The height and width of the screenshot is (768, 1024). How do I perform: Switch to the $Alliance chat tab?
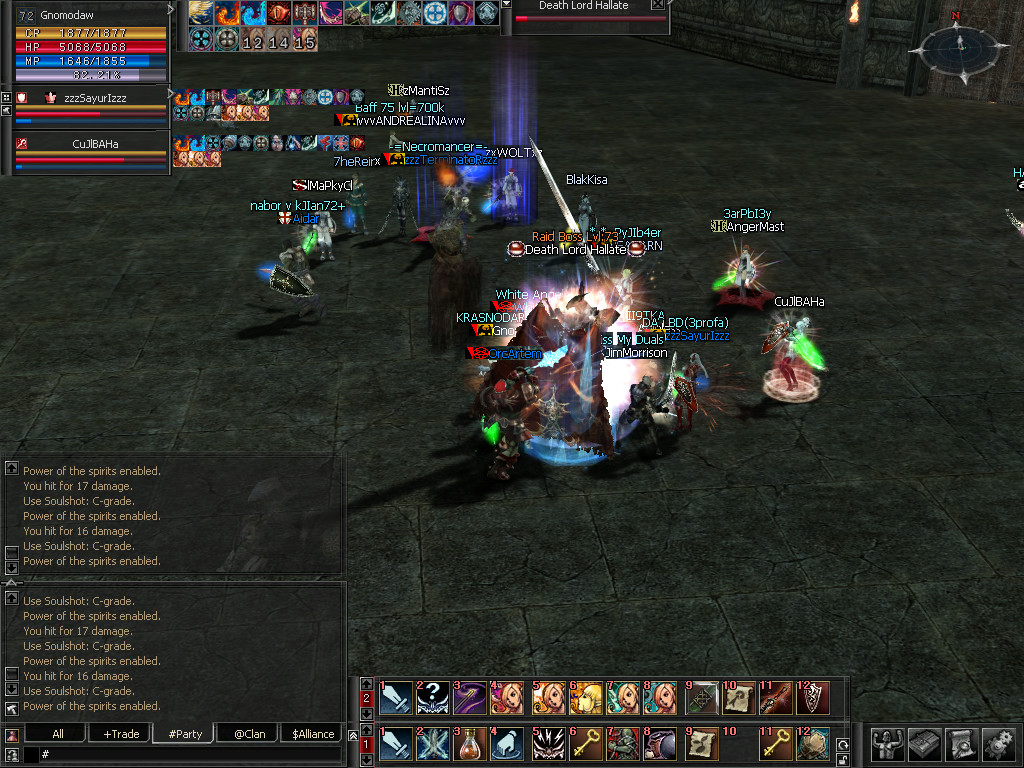point(313,734)
